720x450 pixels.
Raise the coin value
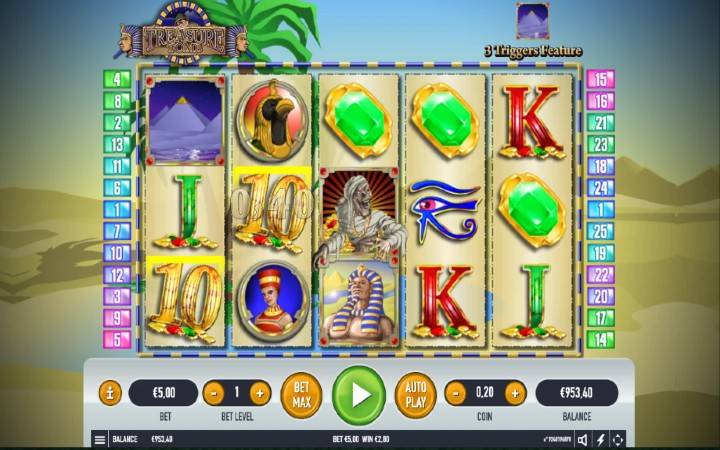tap(517, 393)
